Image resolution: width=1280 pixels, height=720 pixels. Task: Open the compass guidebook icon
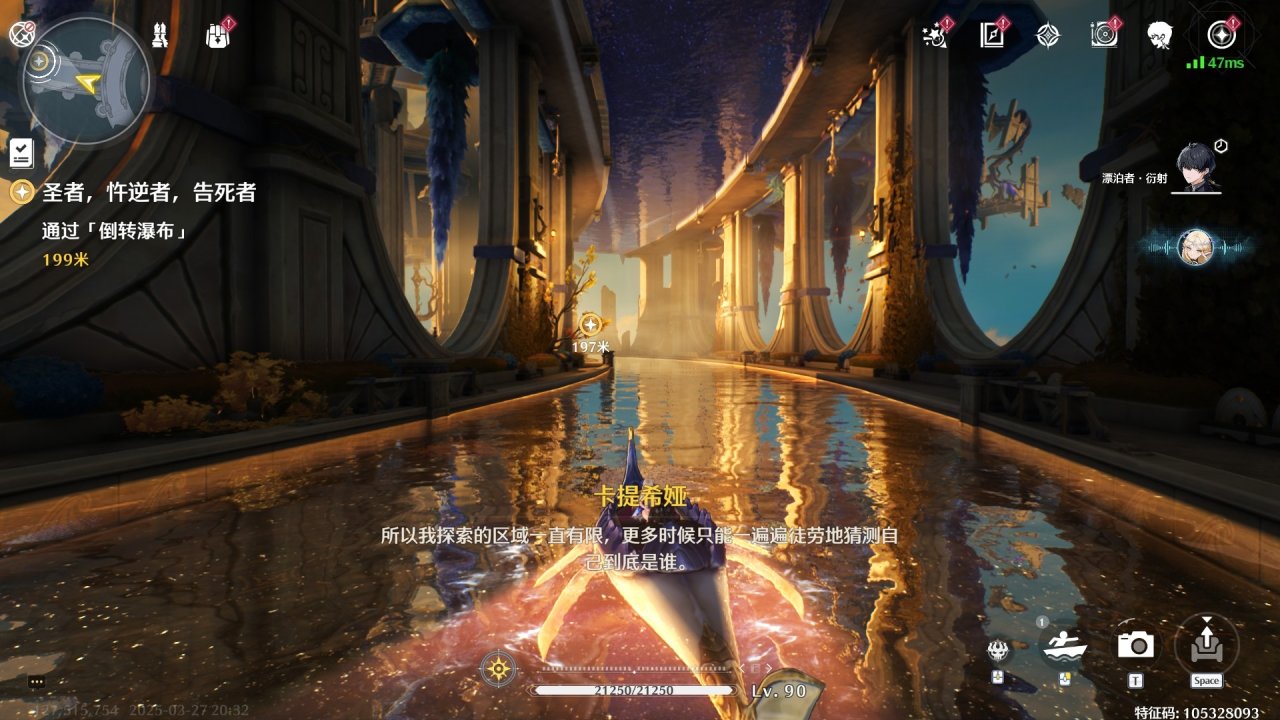coord(991,36)
